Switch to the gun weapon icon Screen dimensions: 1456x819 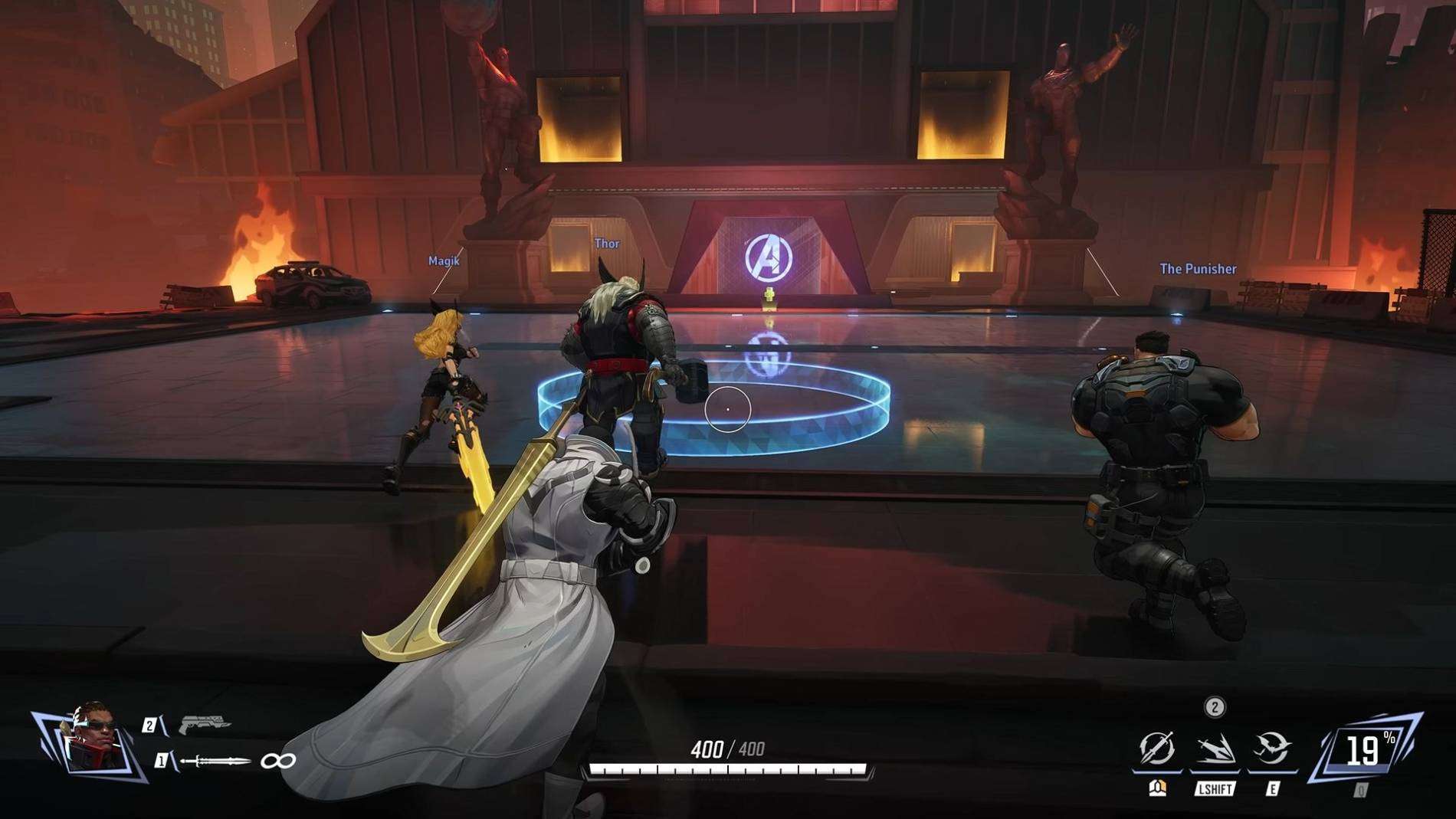click(x=205, y=722)
